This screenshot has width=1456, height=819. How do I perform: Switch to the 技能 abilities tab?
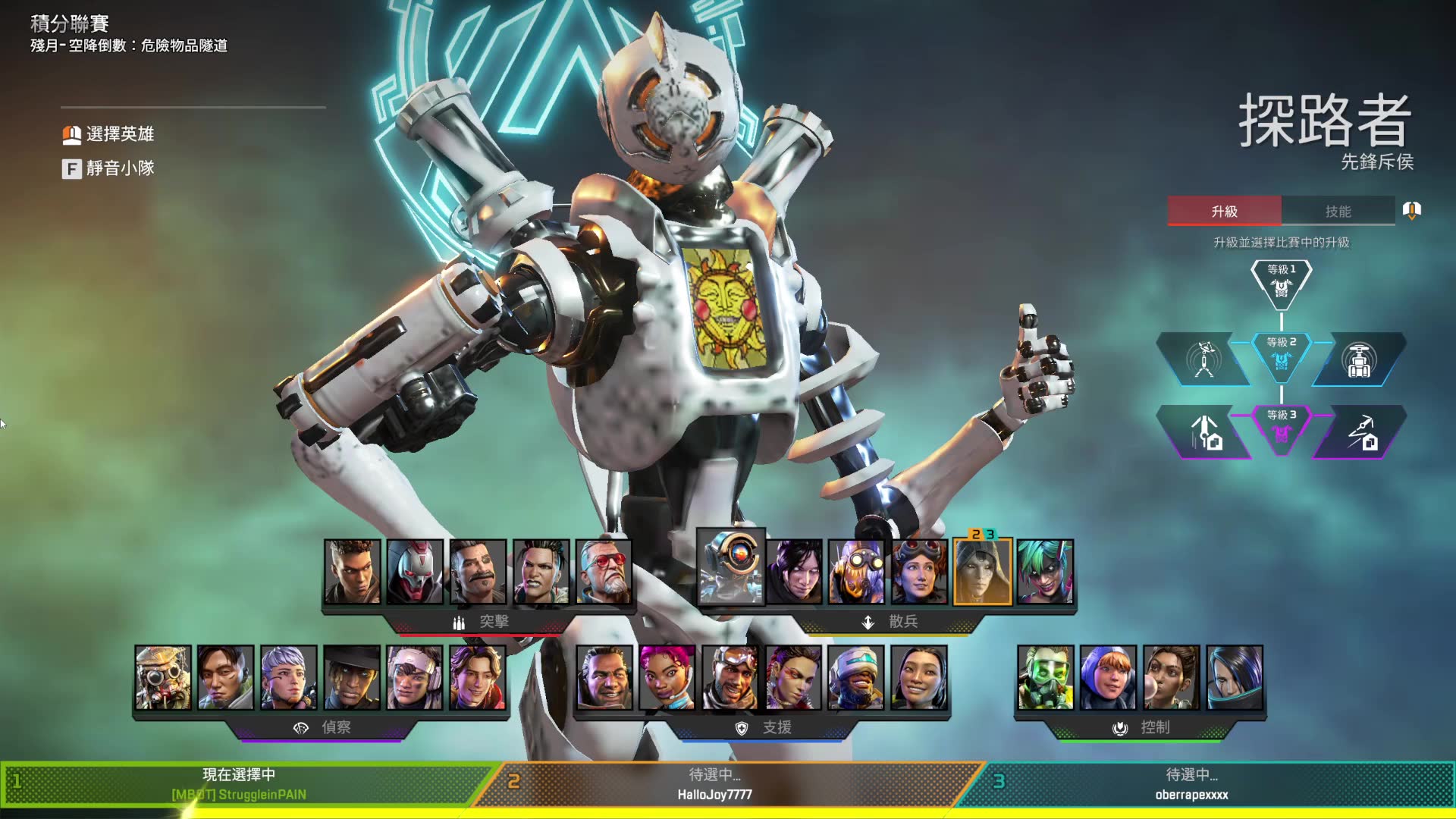(1338, 212)
